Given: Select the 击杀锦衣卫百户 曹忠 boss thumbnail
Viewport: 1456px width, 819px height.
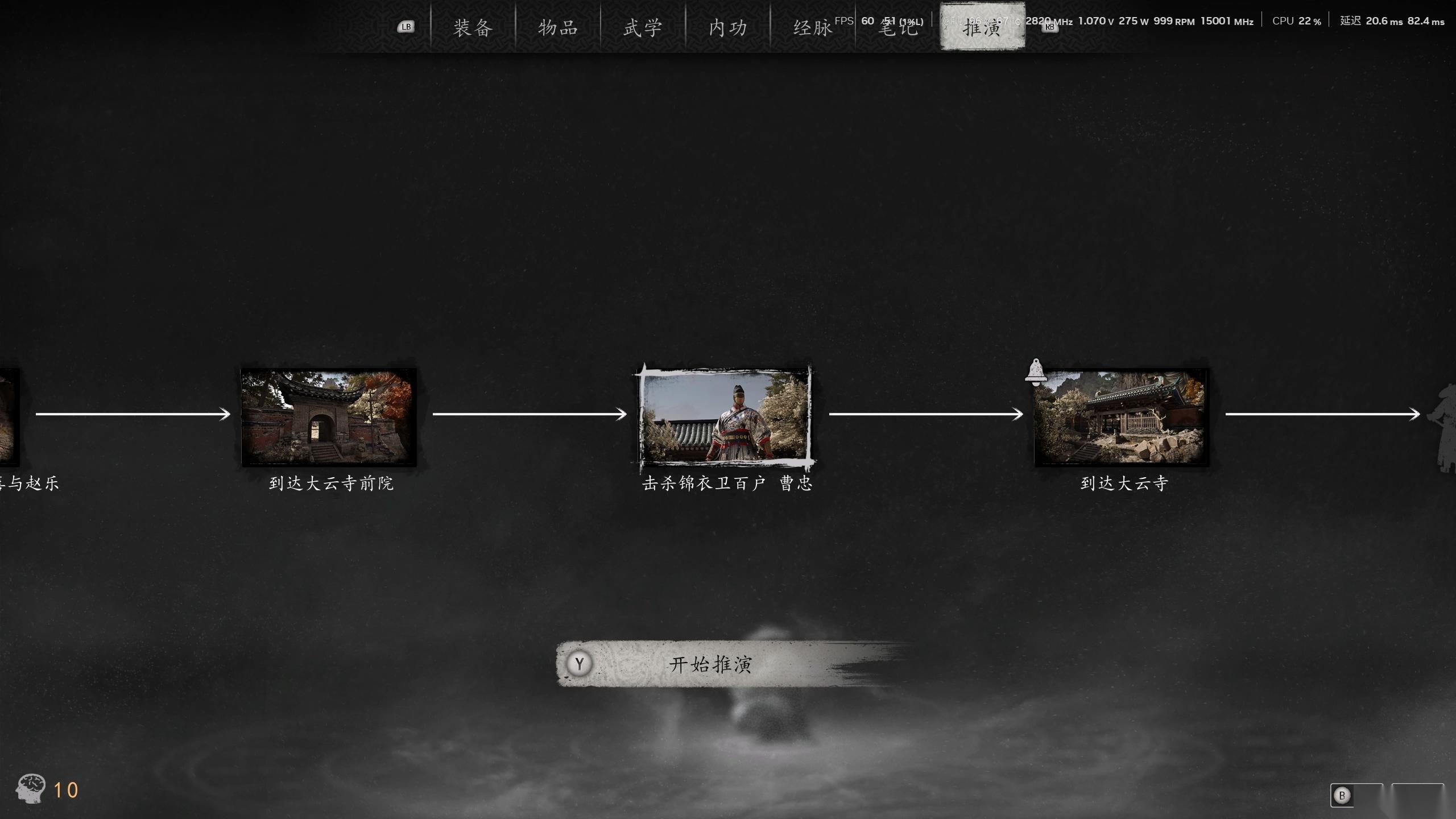Looking at the screenshot, I should (x=725, y=417).
